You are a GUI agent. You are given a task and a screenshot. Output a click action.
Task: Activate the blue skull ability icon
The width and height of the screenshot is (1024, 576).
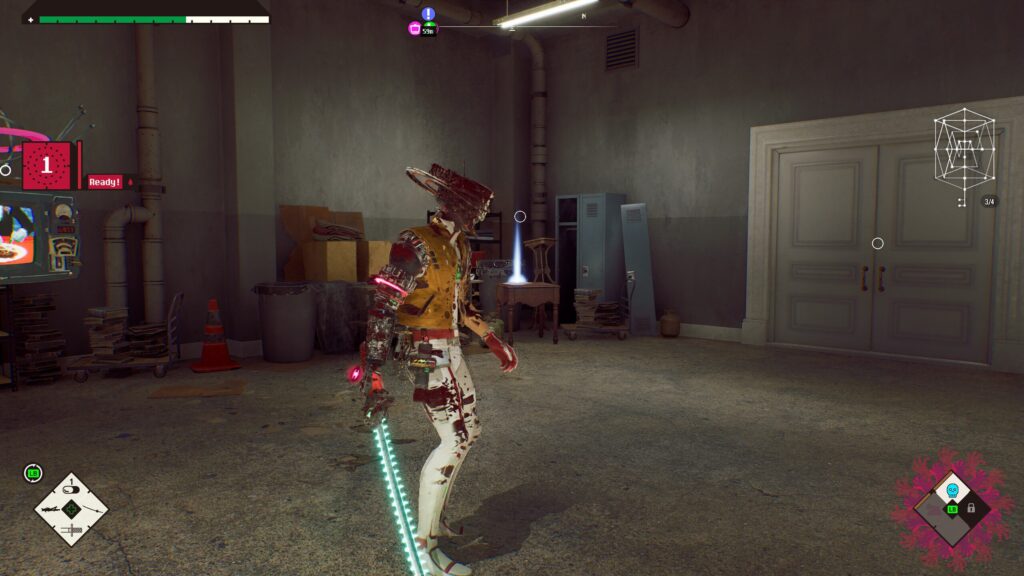point(952,490)
